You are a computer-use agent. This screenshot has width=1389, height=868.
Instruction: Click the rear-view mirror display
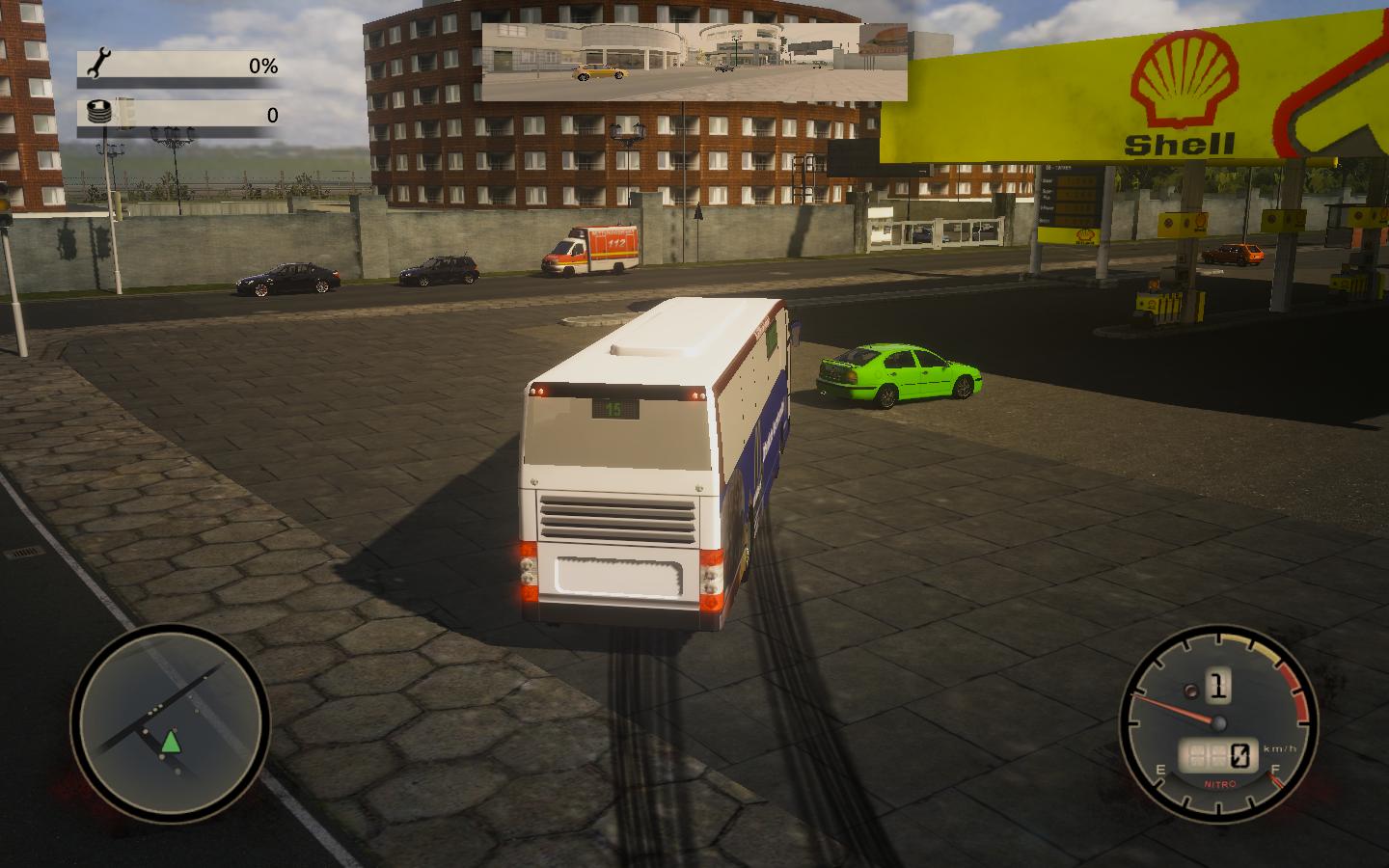click(x=694, y=63)
